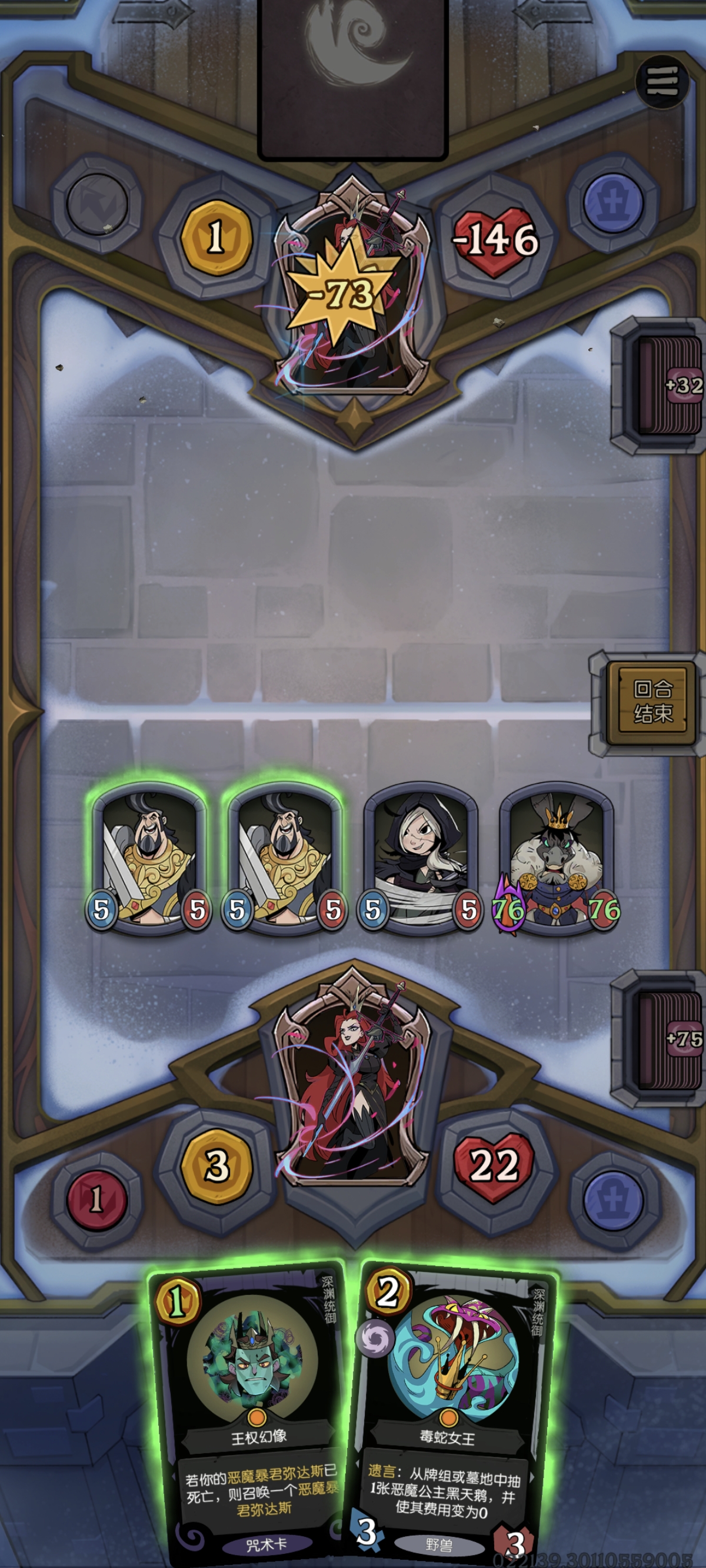Activate the red orb marked 1
The height and width of the screenshot is (1568, 706).
click(96, 1199)
